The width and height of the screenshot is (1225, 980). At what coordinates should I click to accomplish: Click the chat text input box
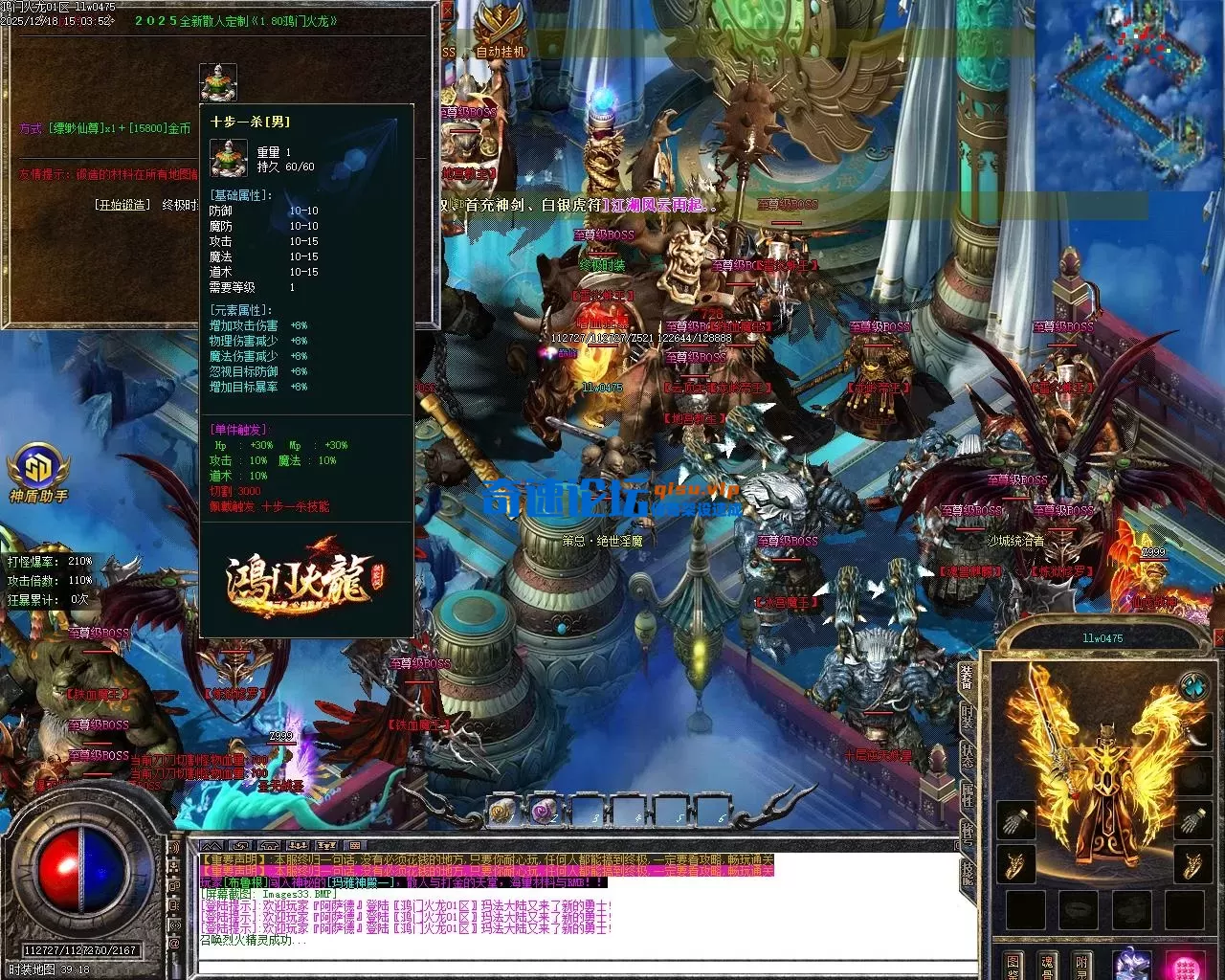tap(574, 965)
